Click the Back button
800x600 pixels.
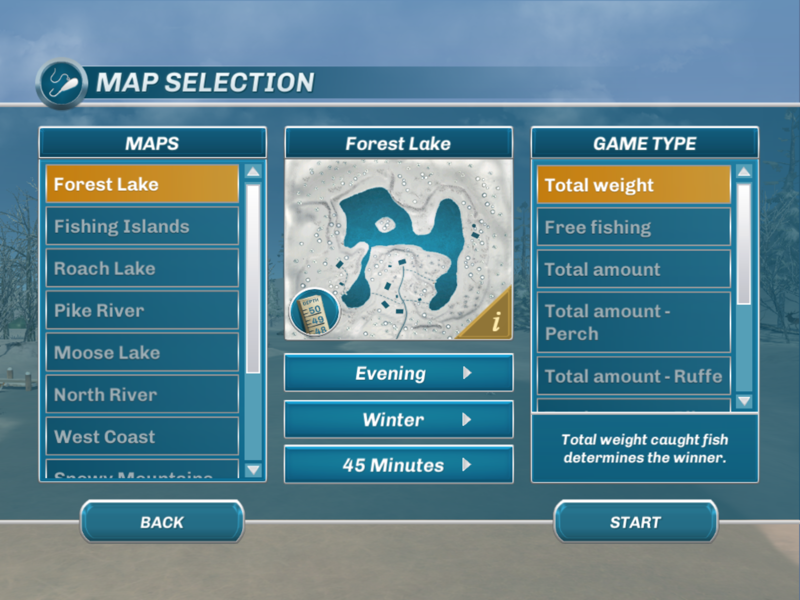(162, 522)
